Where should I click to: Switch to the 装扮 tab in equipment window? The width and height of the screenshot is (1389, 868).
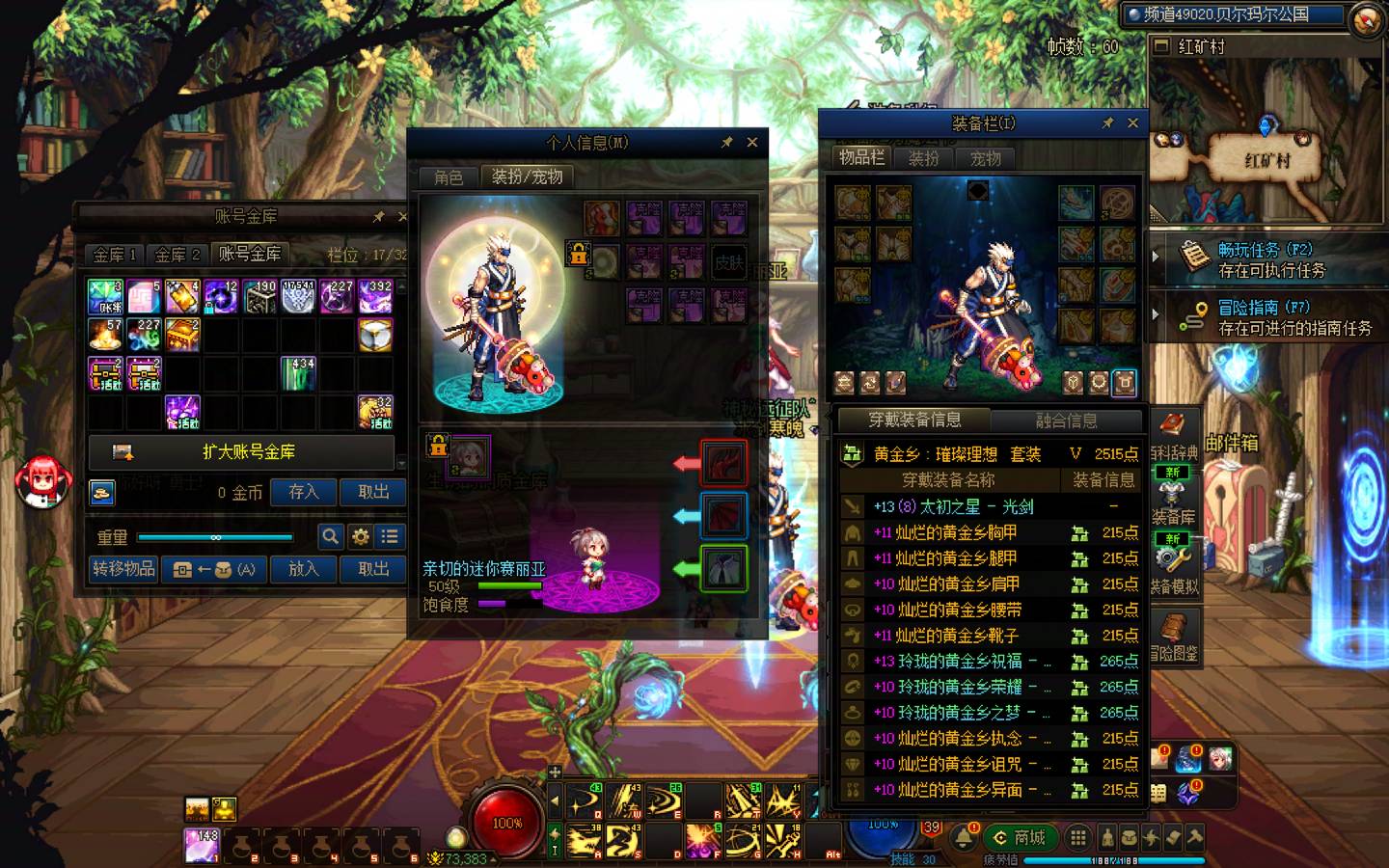tap(923, 158)
